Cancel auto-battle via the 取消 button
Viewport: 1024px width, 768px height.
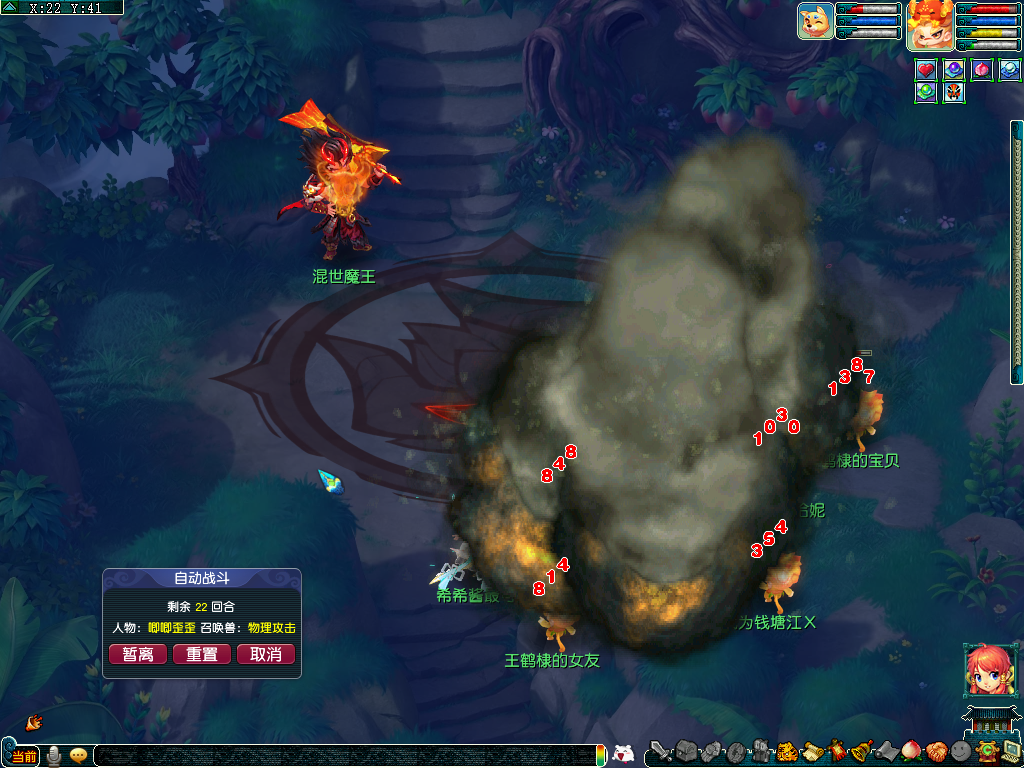(x=266, y=654)
